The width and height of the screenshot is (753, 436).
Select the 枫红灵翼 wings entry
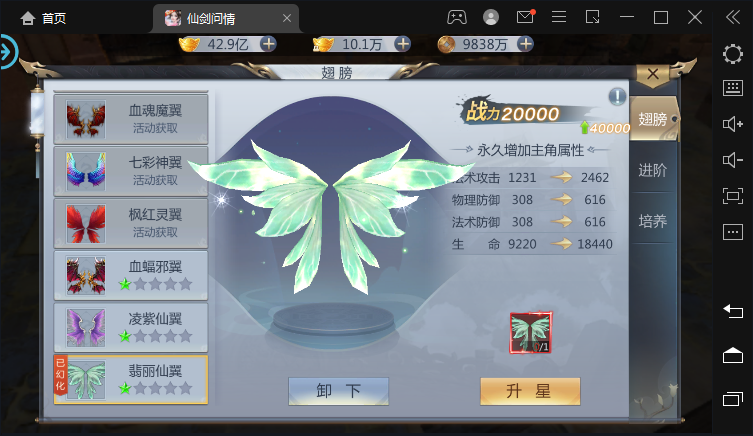click(131, 223)
